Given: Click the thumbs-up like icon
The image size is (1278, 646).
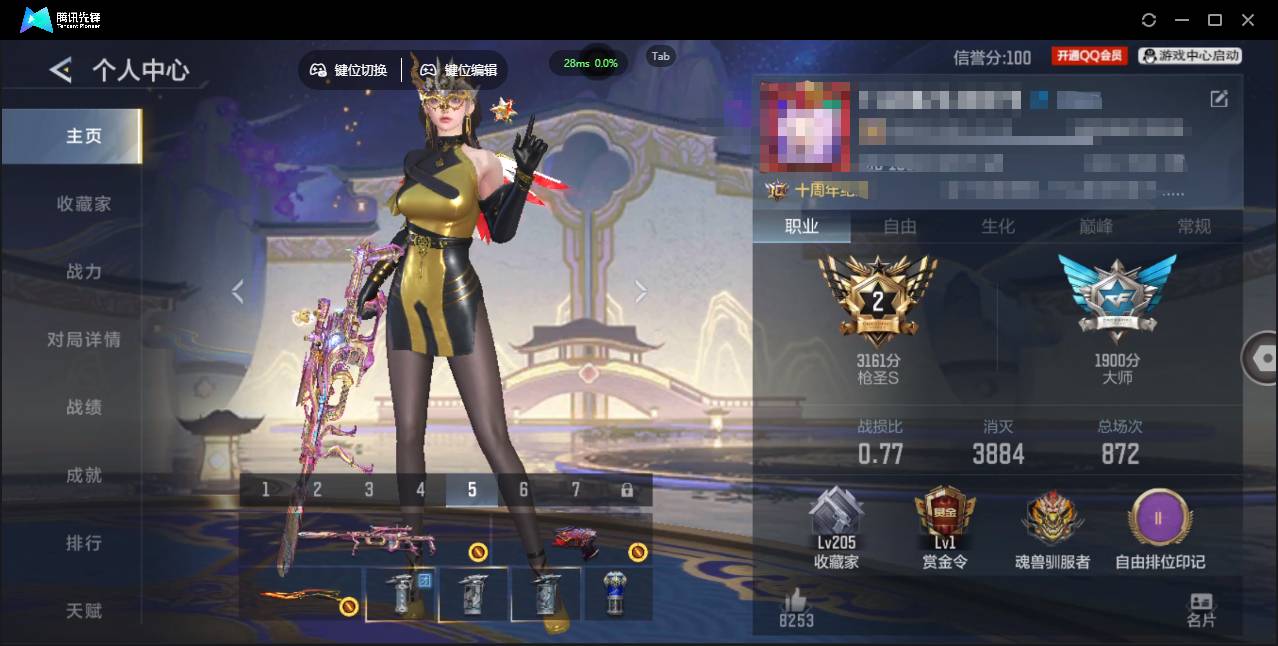Looking at the screenshot, I should pos(796,602).
